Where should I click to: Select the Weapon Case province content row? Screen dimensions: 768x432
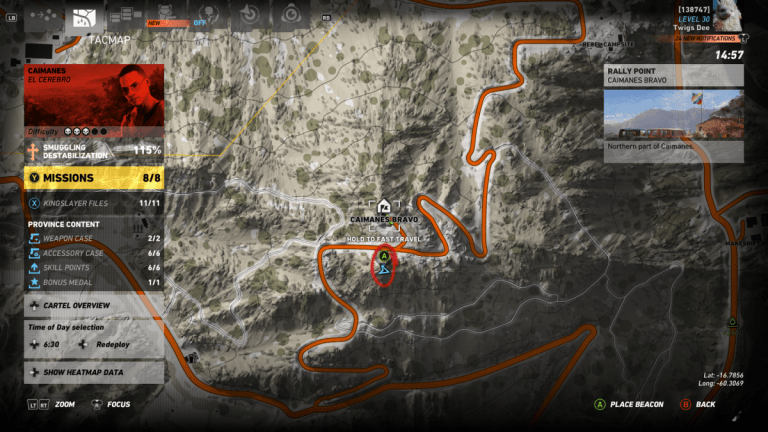click(94, 239)
